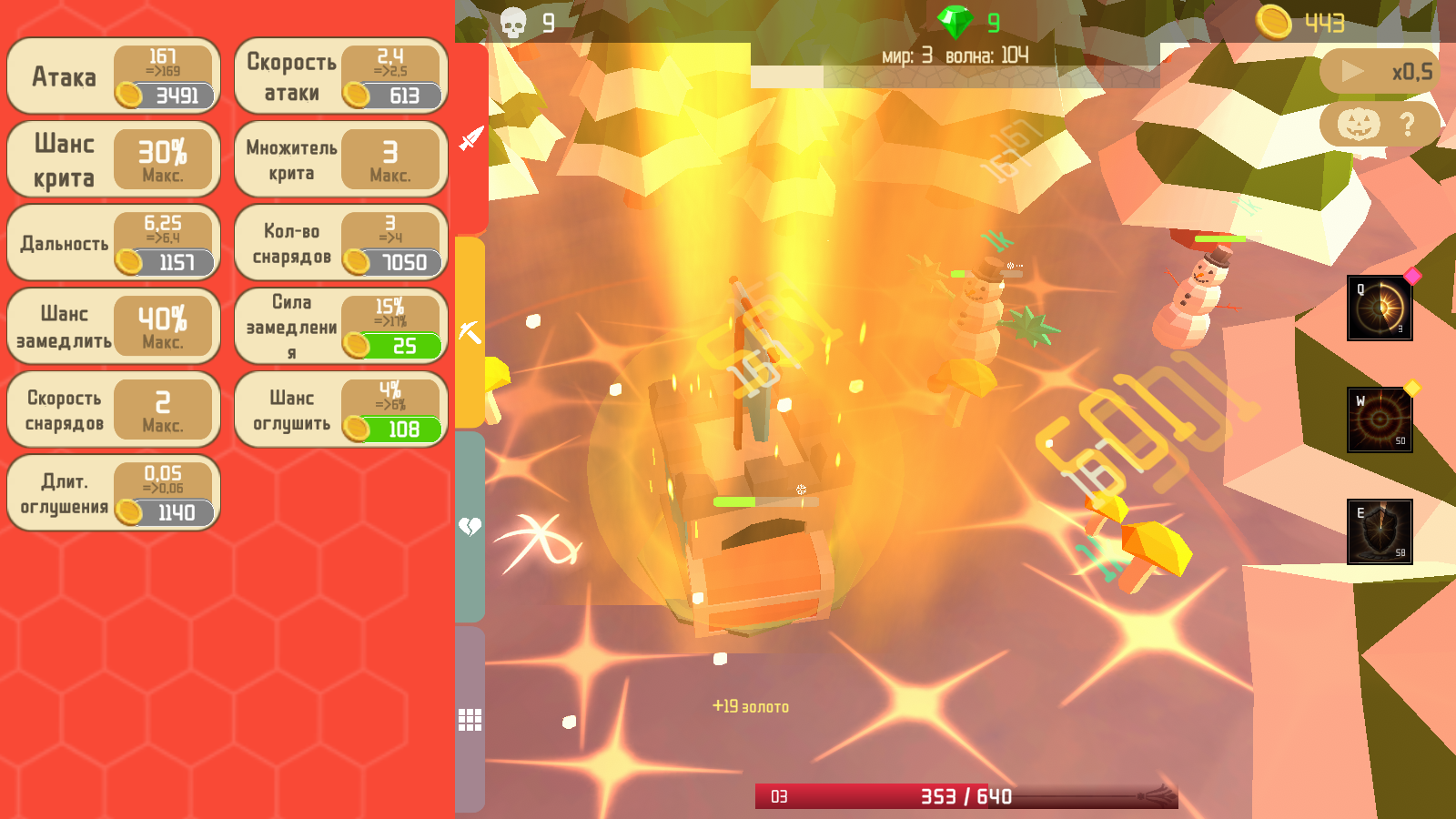Upgrade Атака for 3491 gold
Viewport: 1456px width, 819px height.
pos(113,77)
